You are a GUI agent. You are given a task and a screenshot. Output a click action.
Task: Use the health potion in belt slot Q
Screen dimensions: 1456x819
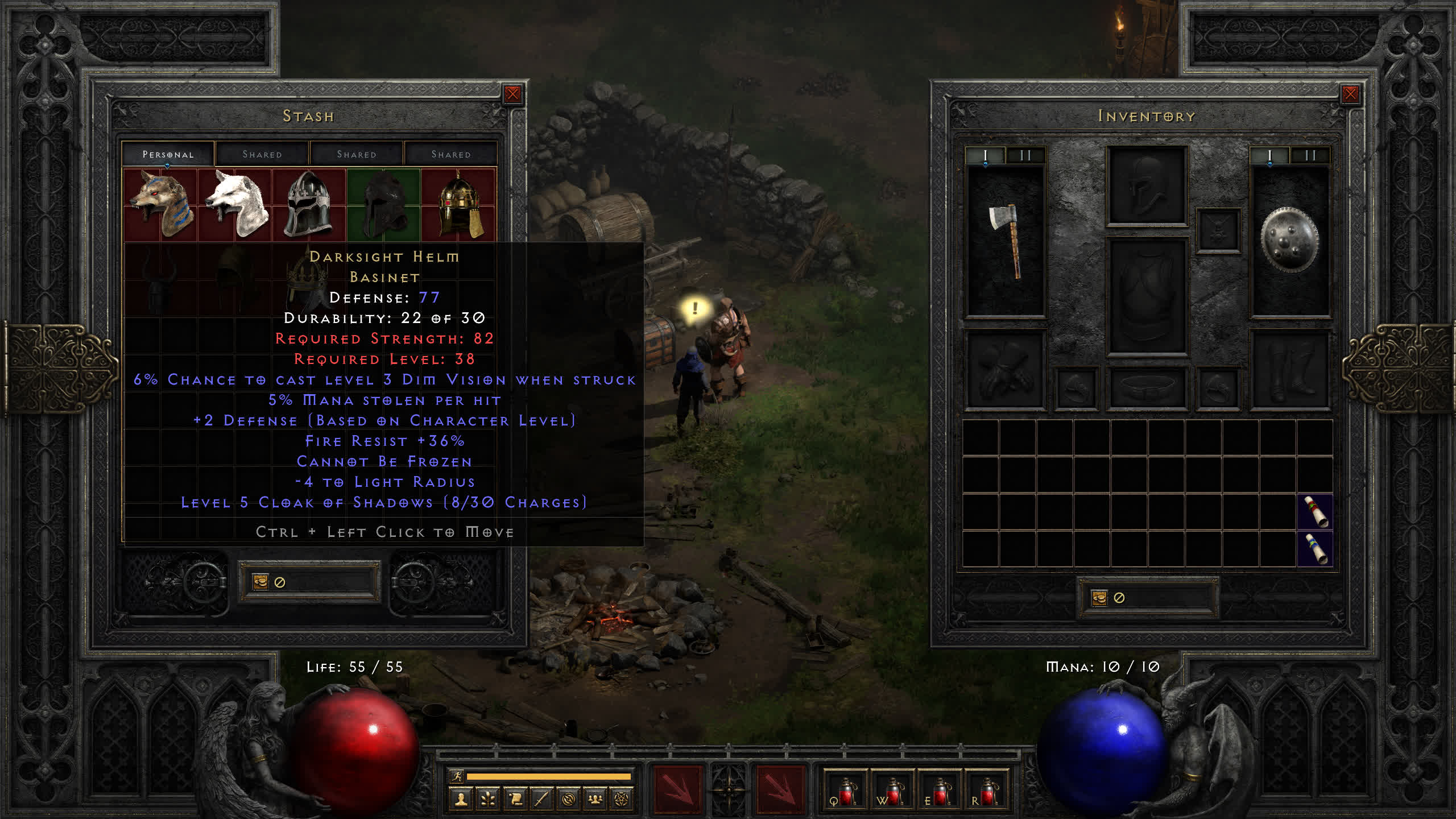pos(846,791)
